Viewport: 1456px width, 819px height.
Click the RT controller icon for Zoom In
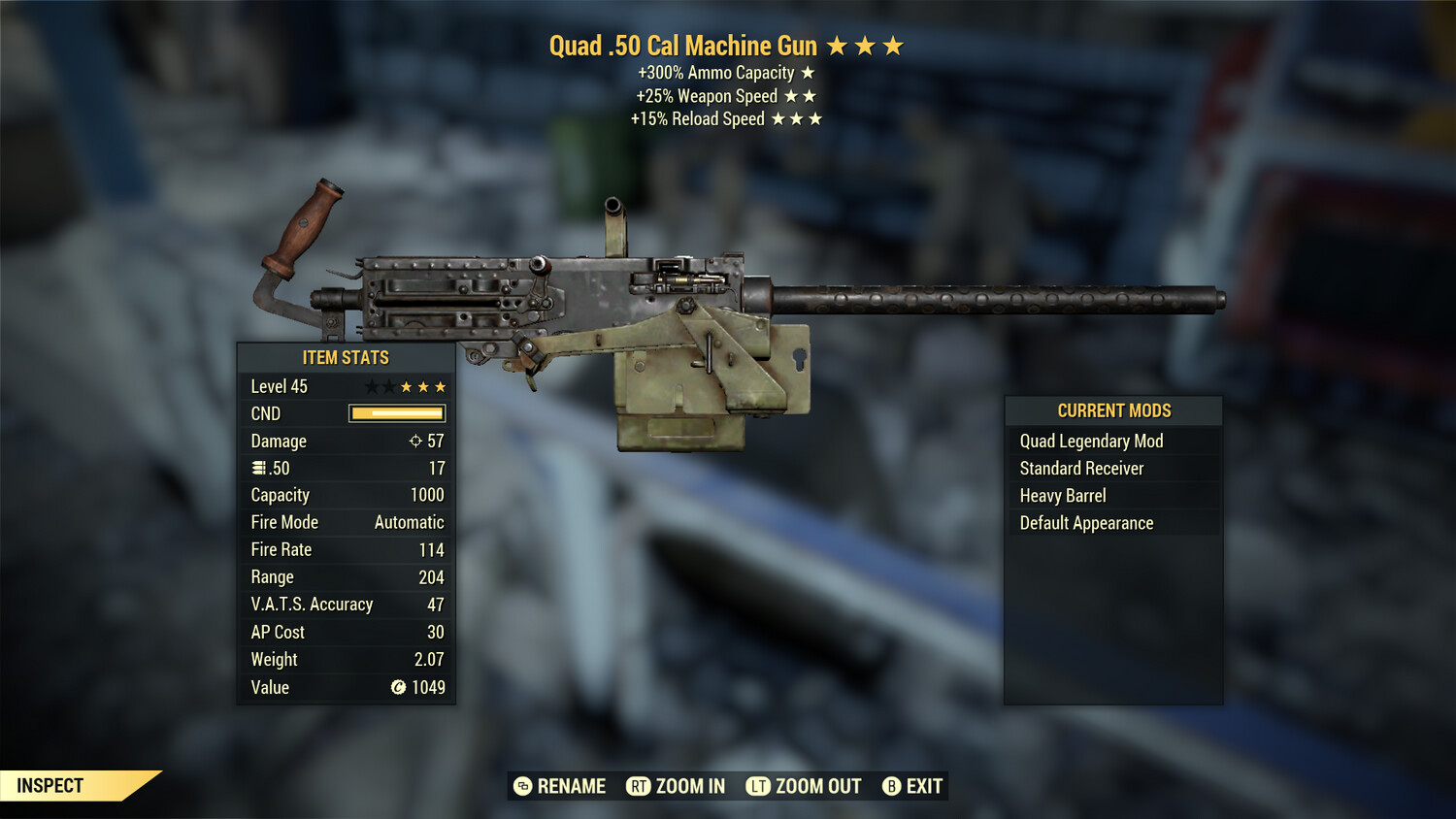point(639,786)
